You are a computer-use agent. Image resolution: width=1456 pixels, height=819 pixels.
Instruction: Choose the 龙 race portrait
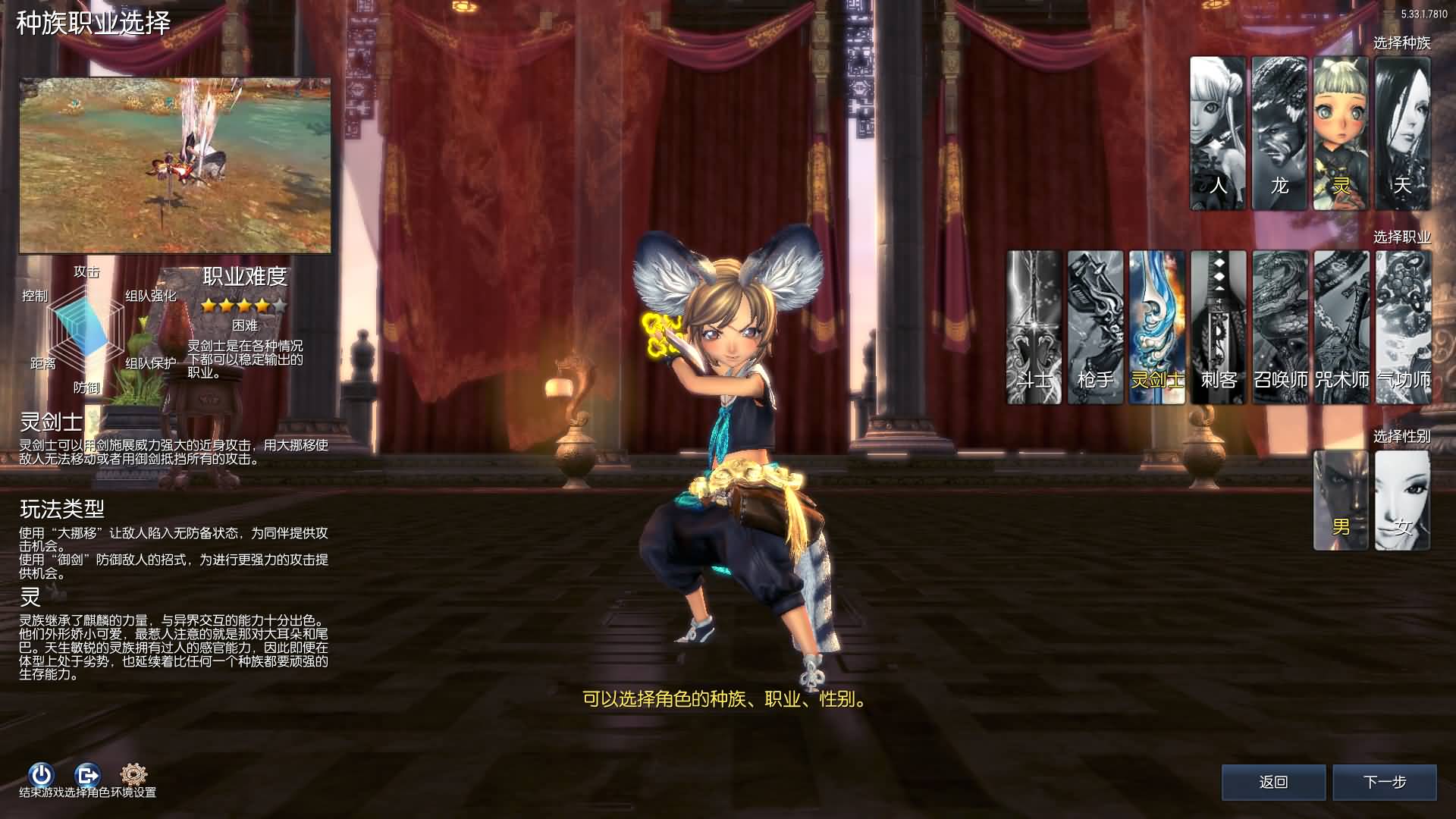click(x=1279, y=133)
